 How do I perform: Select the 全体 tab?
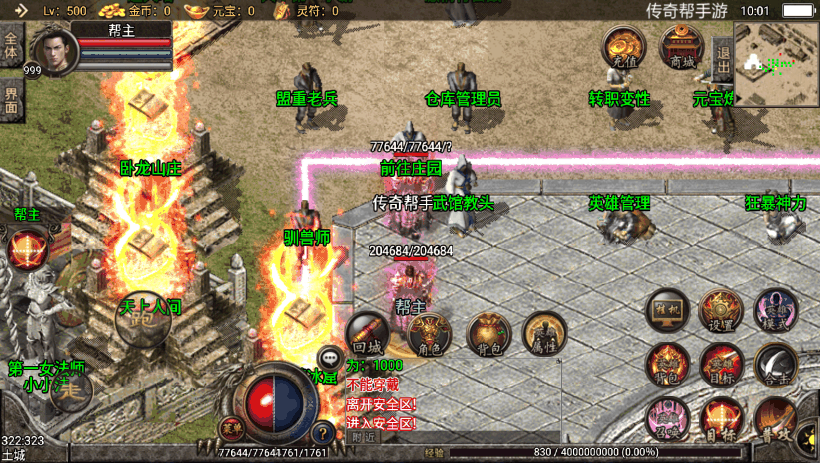pyautogui.click(x=12, y=47)
